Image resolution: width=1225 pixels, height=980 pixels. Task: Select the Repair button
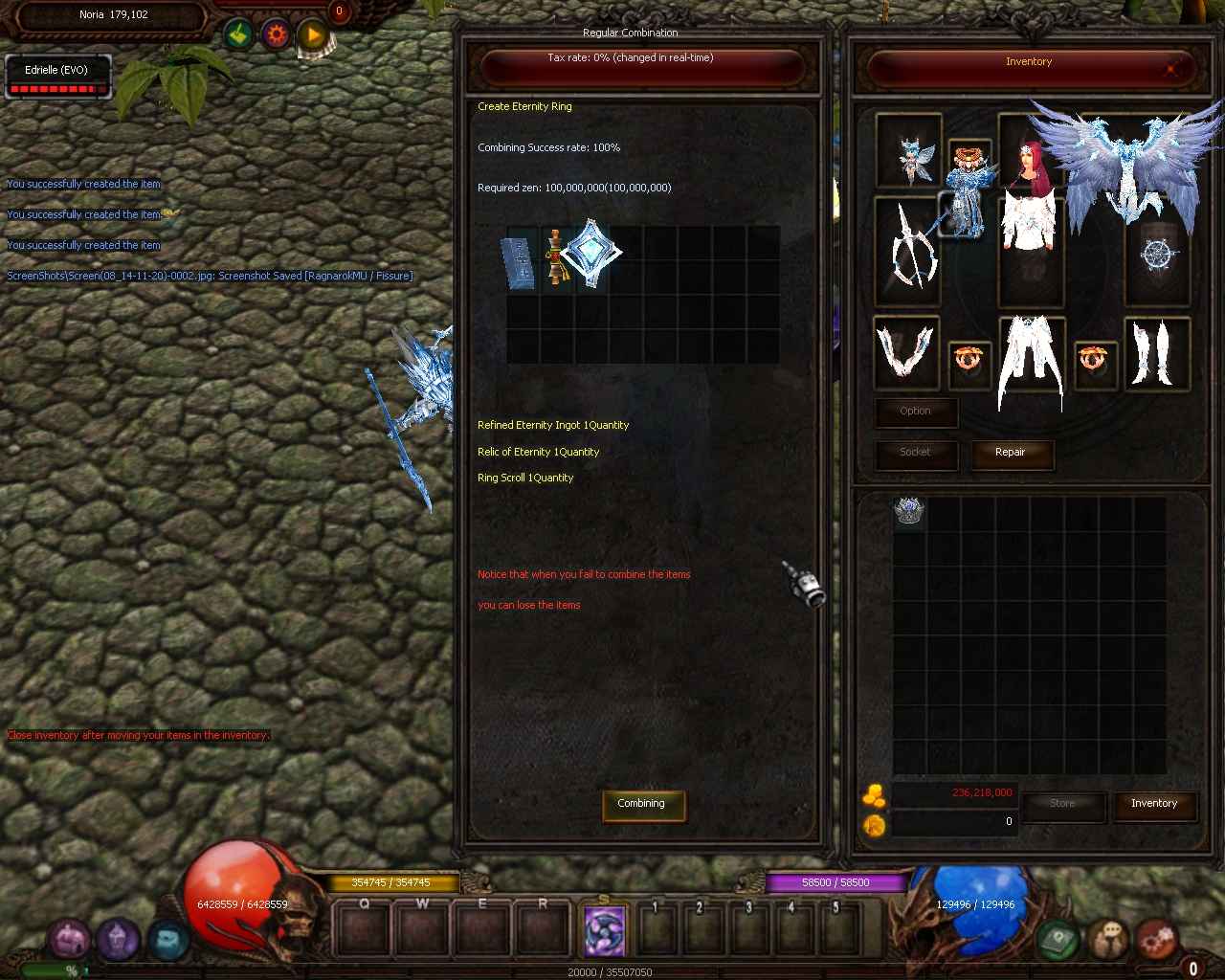(x=1011, y=453)
